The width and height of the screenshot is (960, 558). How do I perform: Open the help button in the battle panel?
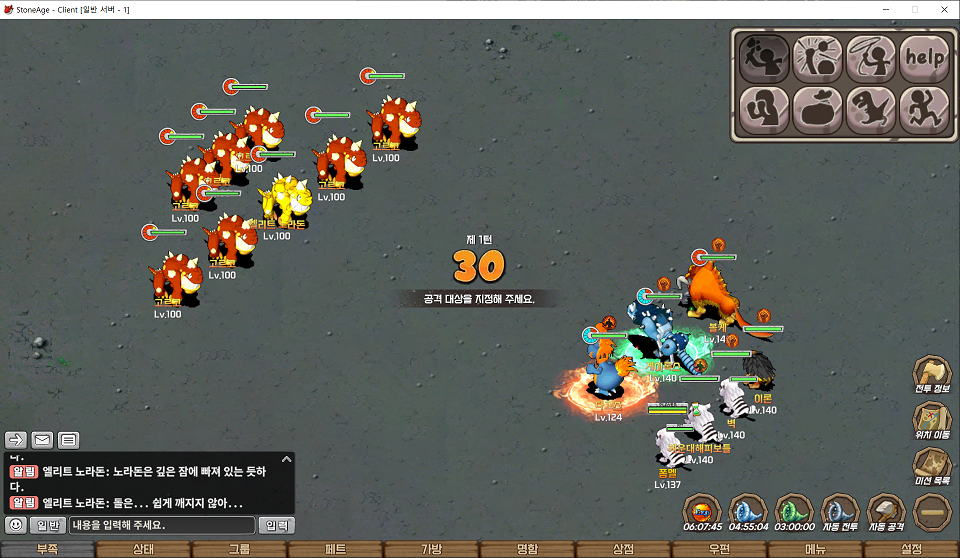coord(924,58)
